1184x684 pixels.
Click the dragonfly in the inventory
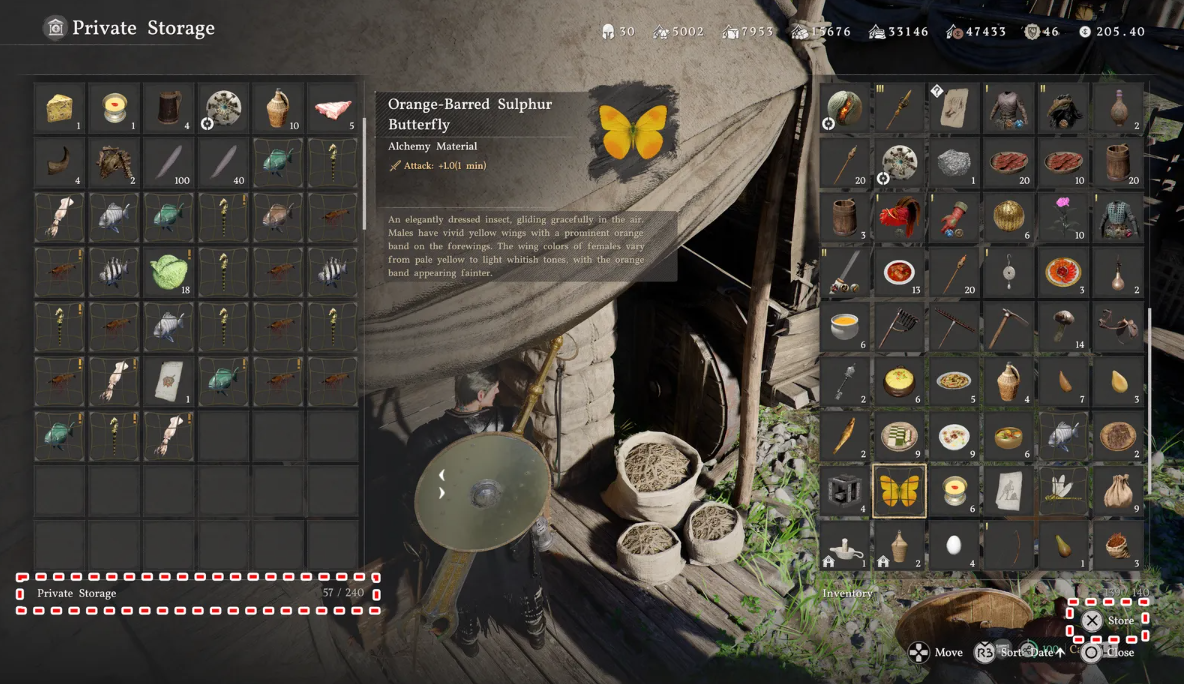coord(1062,490)
